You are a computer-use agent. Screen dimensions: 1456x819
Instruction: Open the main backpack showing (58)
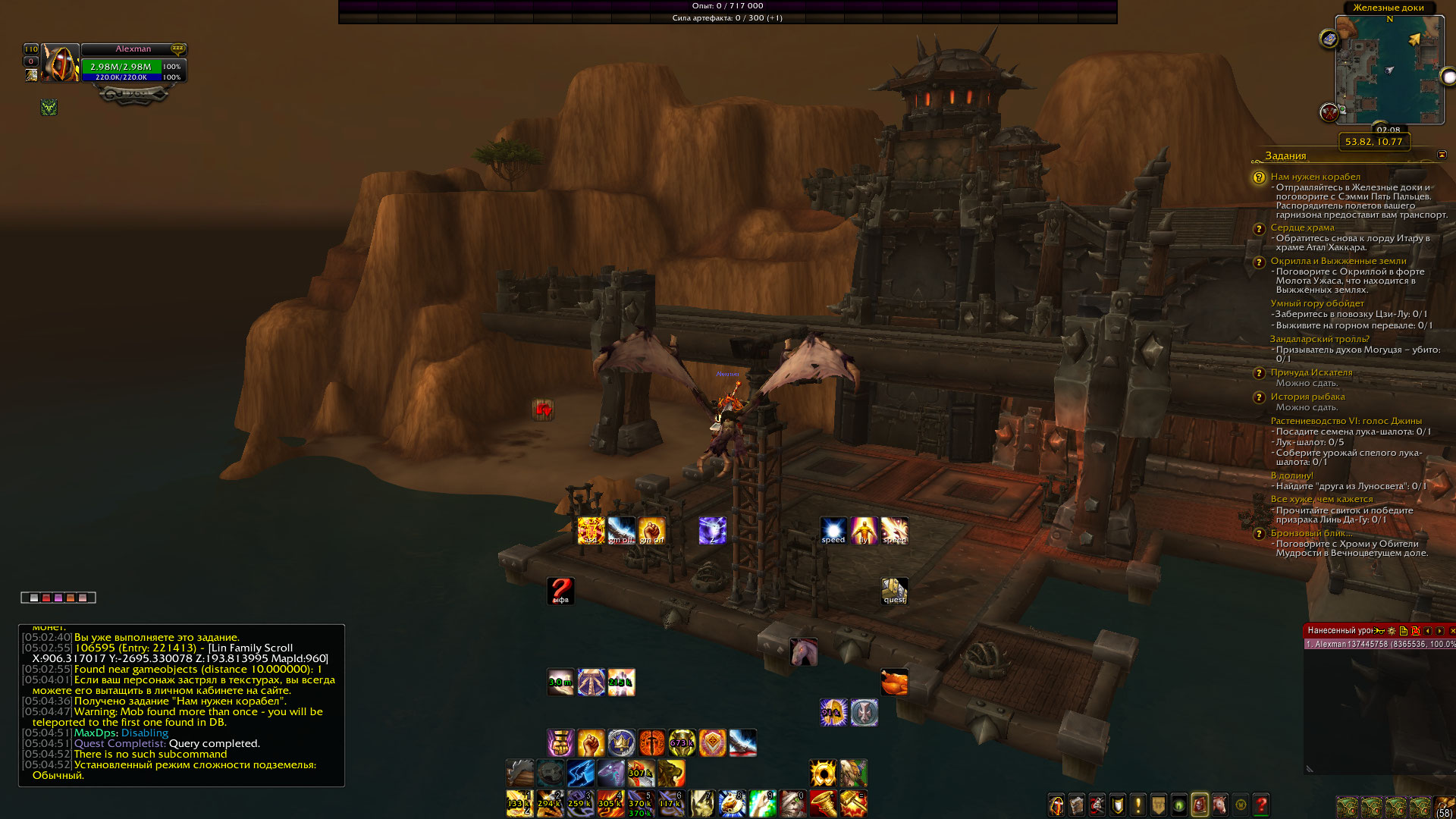(x=1443, y=805)
